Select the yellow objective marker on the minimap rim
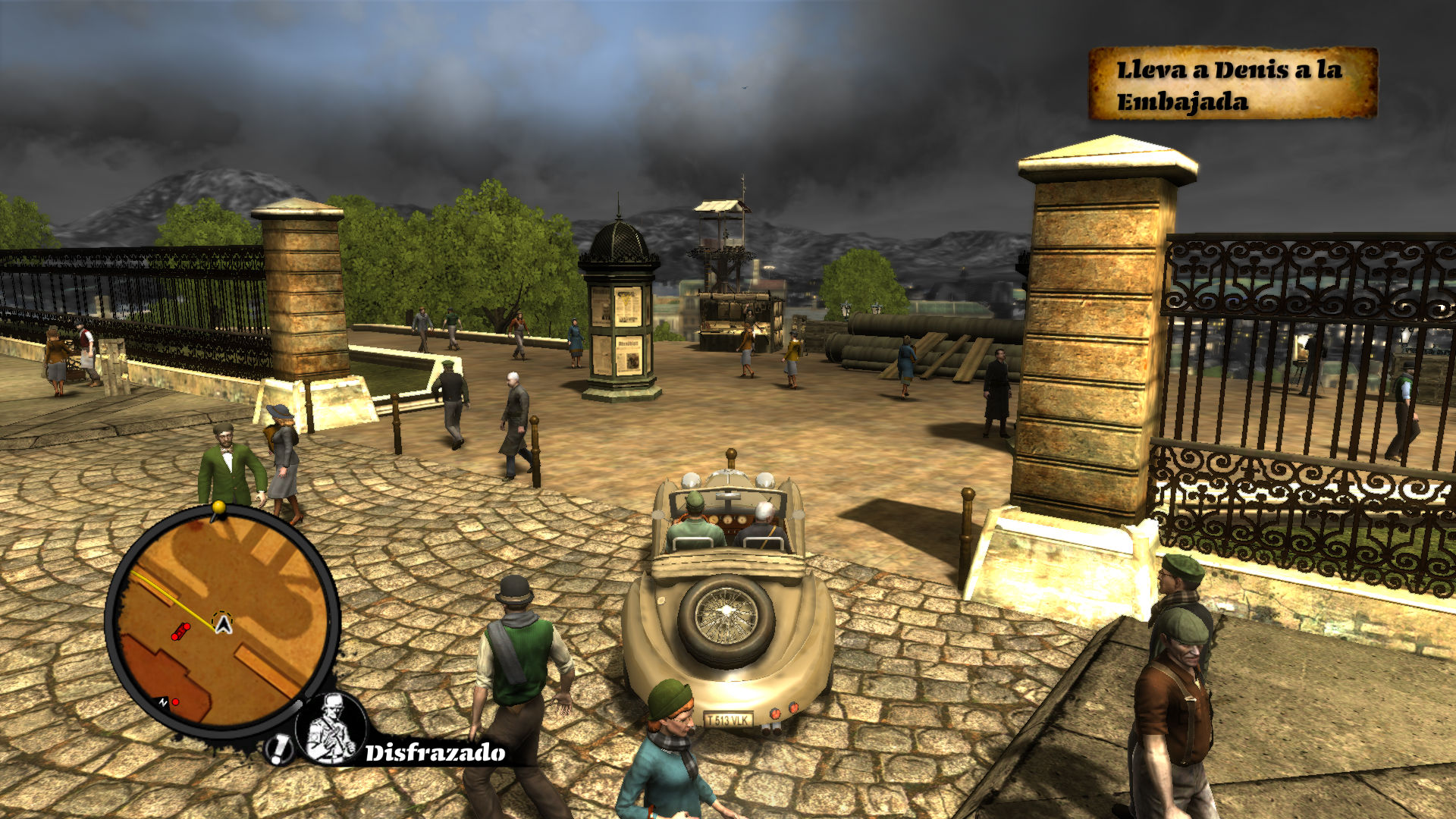The width and height of the screenshot is (1456, 819). [x=218, y=507]
